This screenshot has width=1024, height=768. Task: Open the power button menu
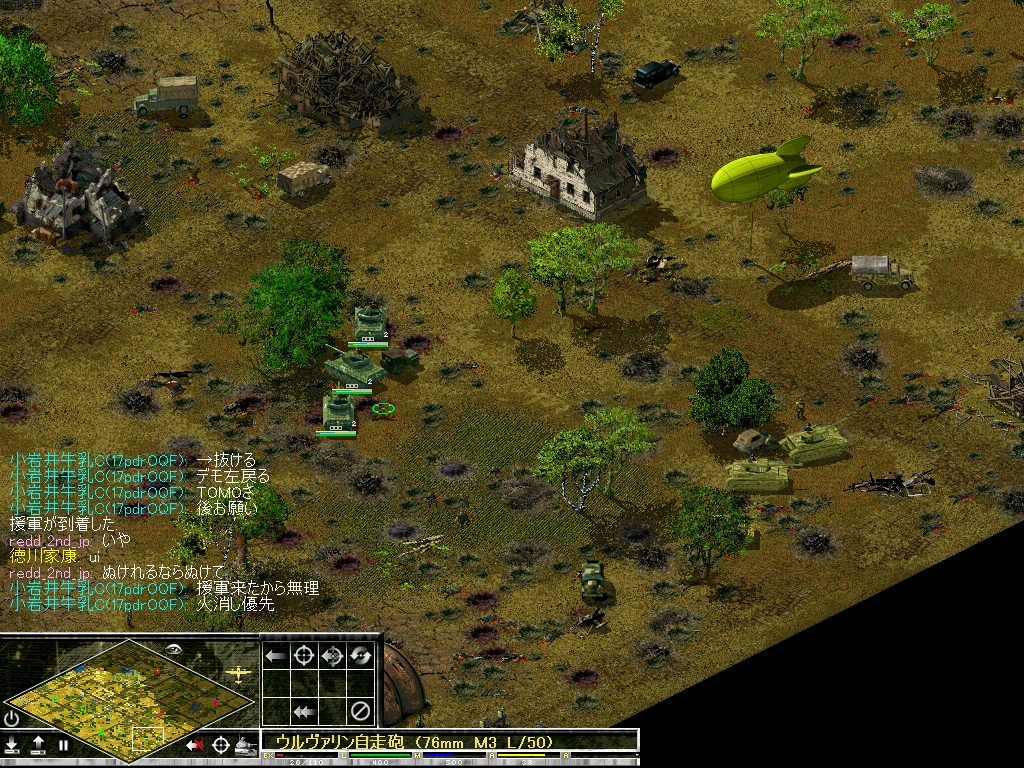coord(12,718)
